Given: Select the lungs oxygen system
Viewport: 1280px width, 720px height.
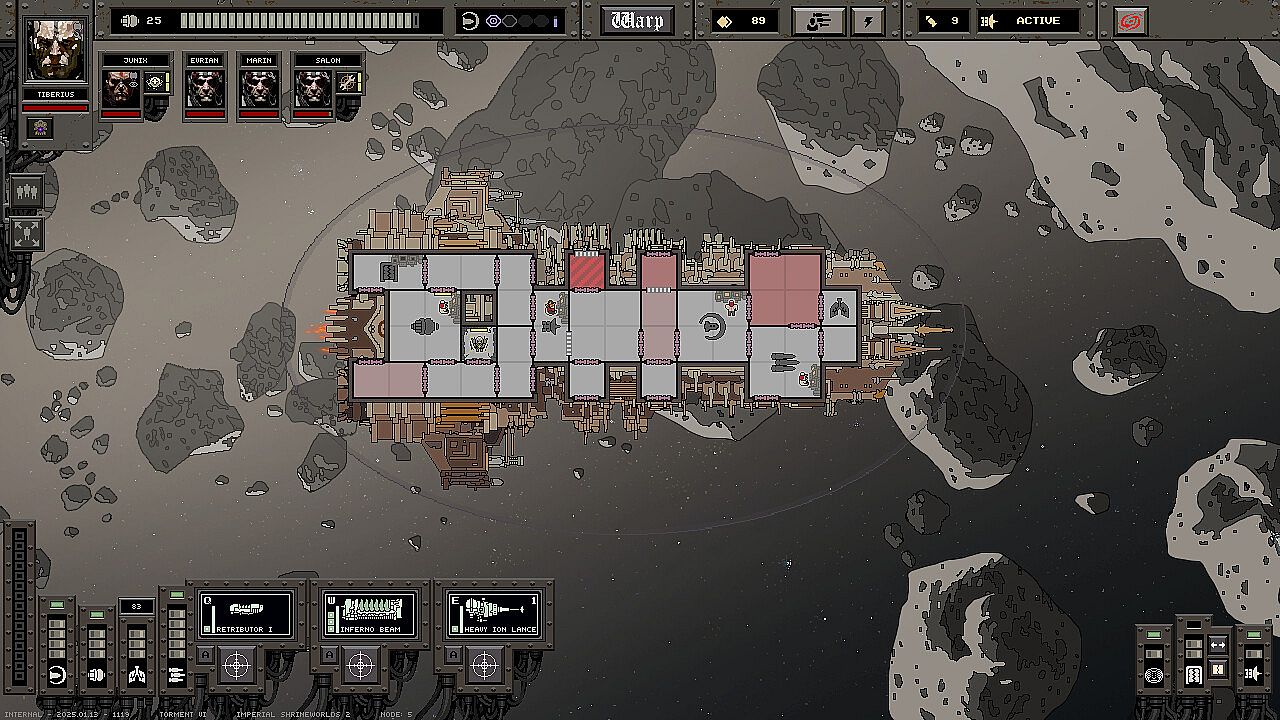Looking at the screenshot, I should [137, 675].
